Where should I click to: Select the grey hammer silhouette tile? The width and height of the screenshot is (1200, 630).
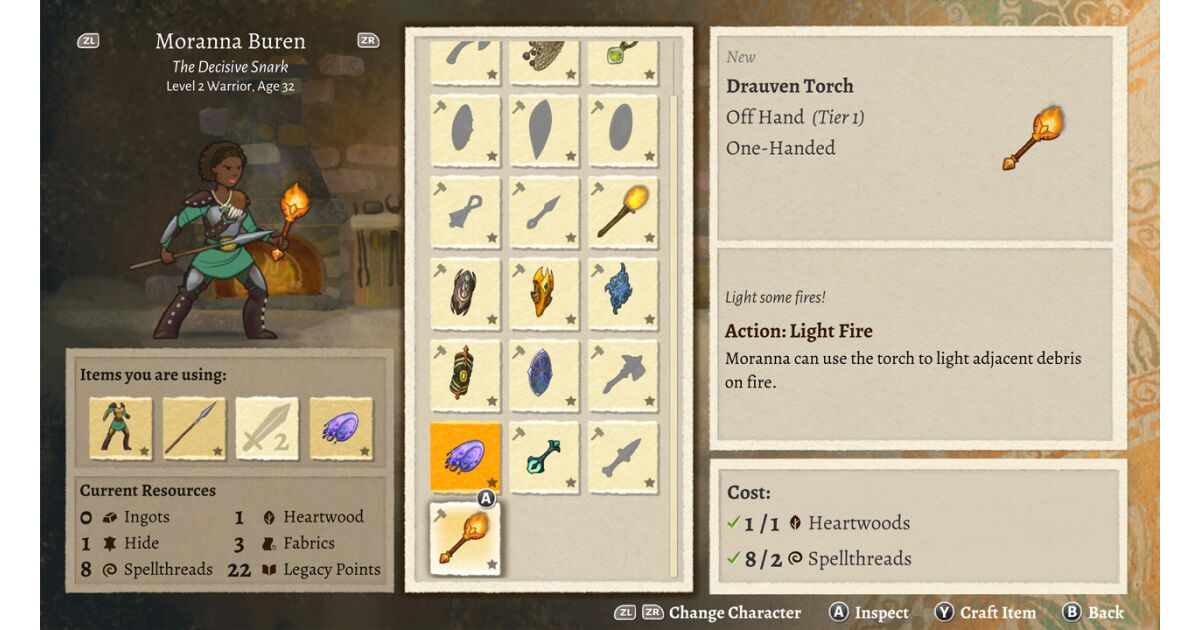(x=623, y=375)
